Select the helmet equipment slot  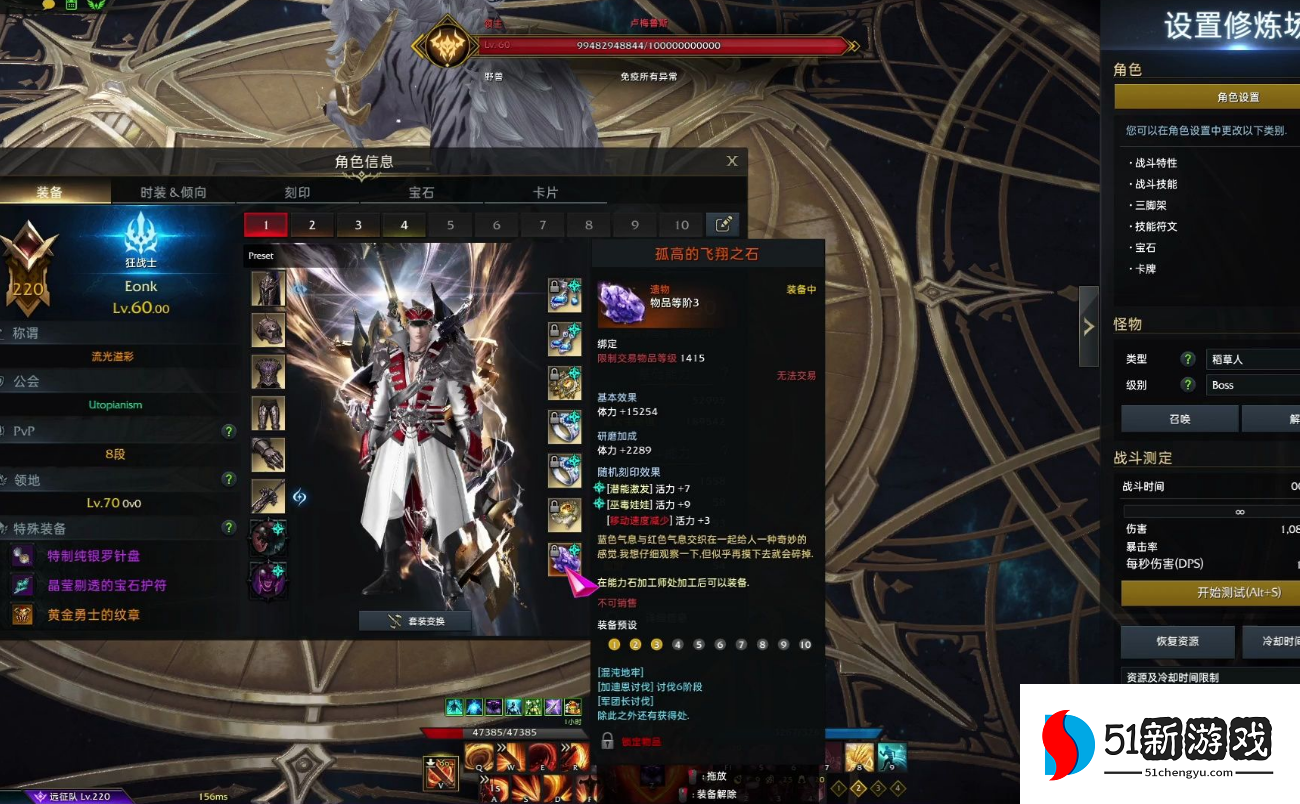pos(268,288)
